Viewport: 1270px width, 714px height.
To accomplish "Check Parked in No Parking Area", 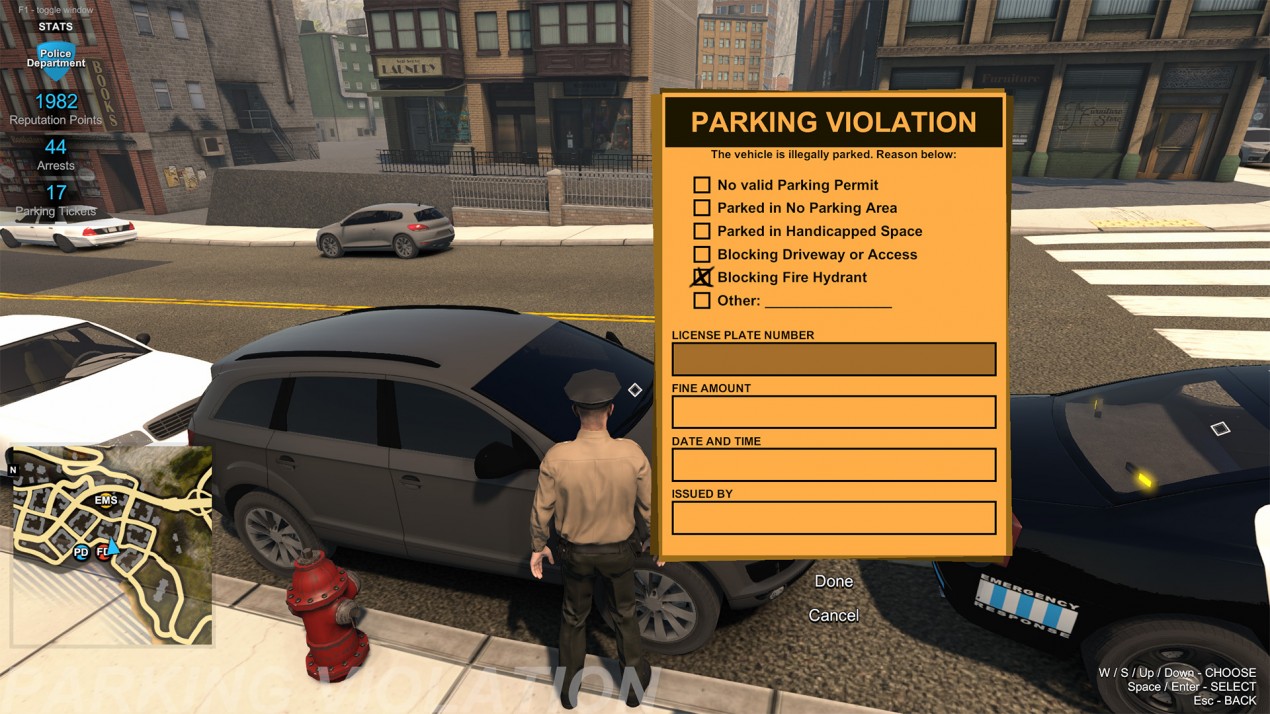I will [702, 208].
